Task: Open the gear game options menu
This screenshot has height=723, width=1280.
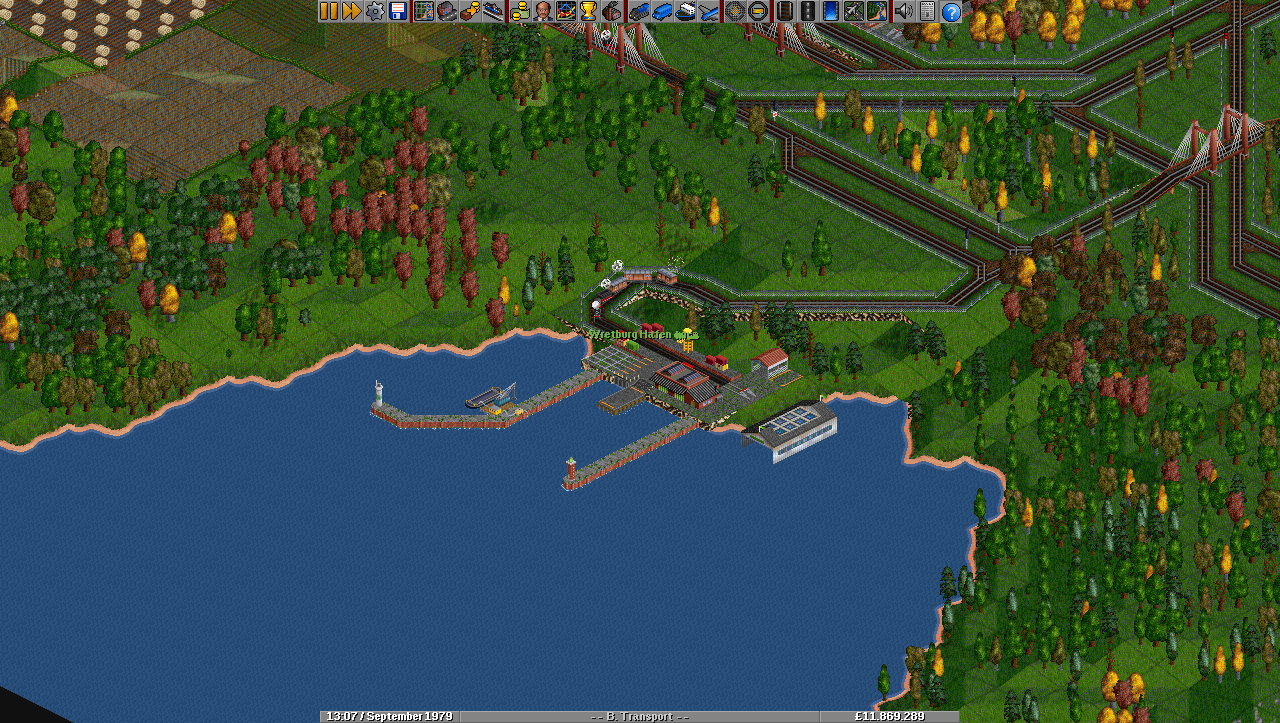Action: (375, 11)
